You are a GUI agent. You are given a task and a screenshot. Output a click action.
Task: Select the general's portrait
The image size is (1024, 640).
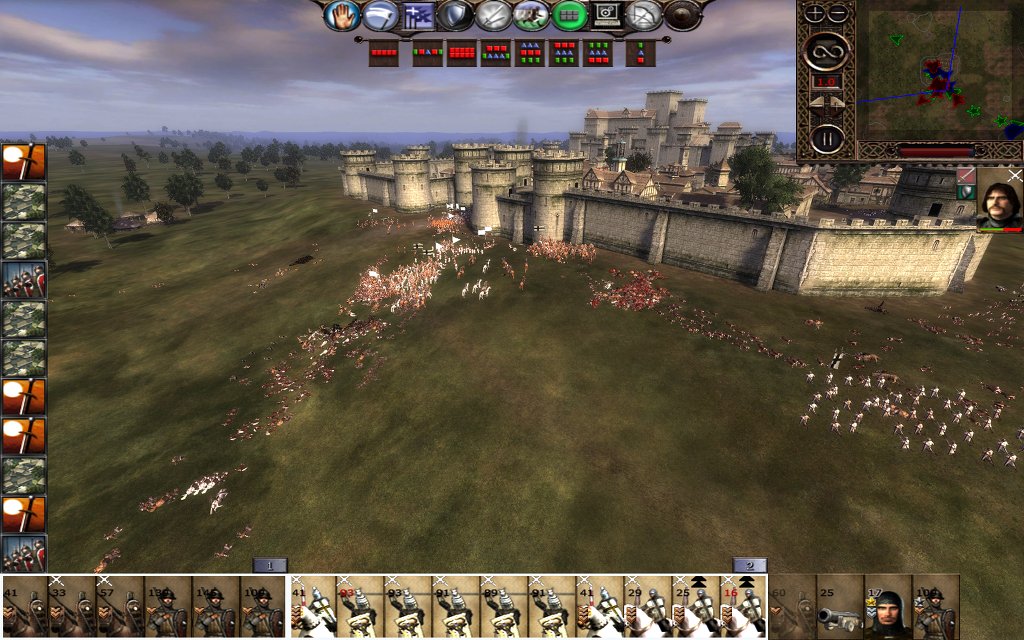point(999,199)
